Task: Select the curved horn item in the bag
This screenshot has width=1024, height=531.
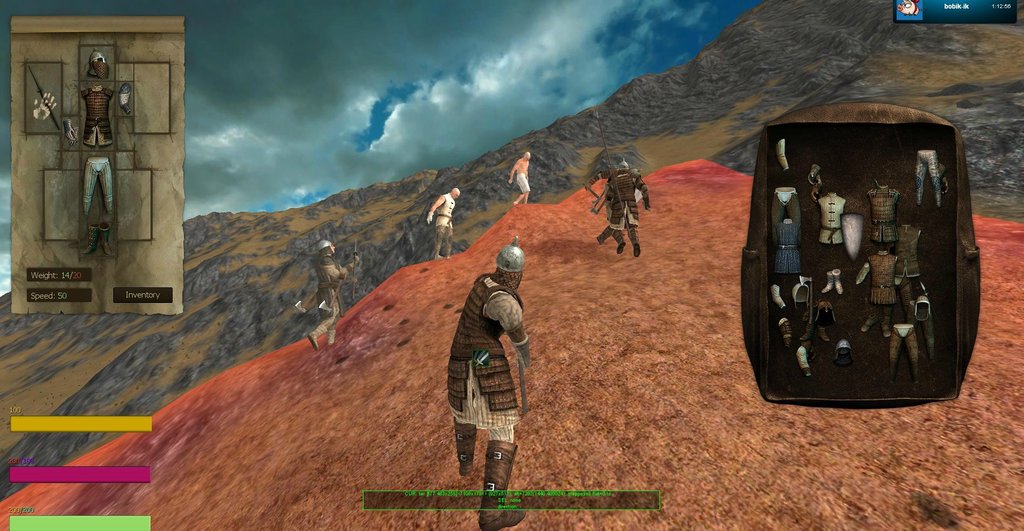Action: pyautogui.click(x=783, y=154)
